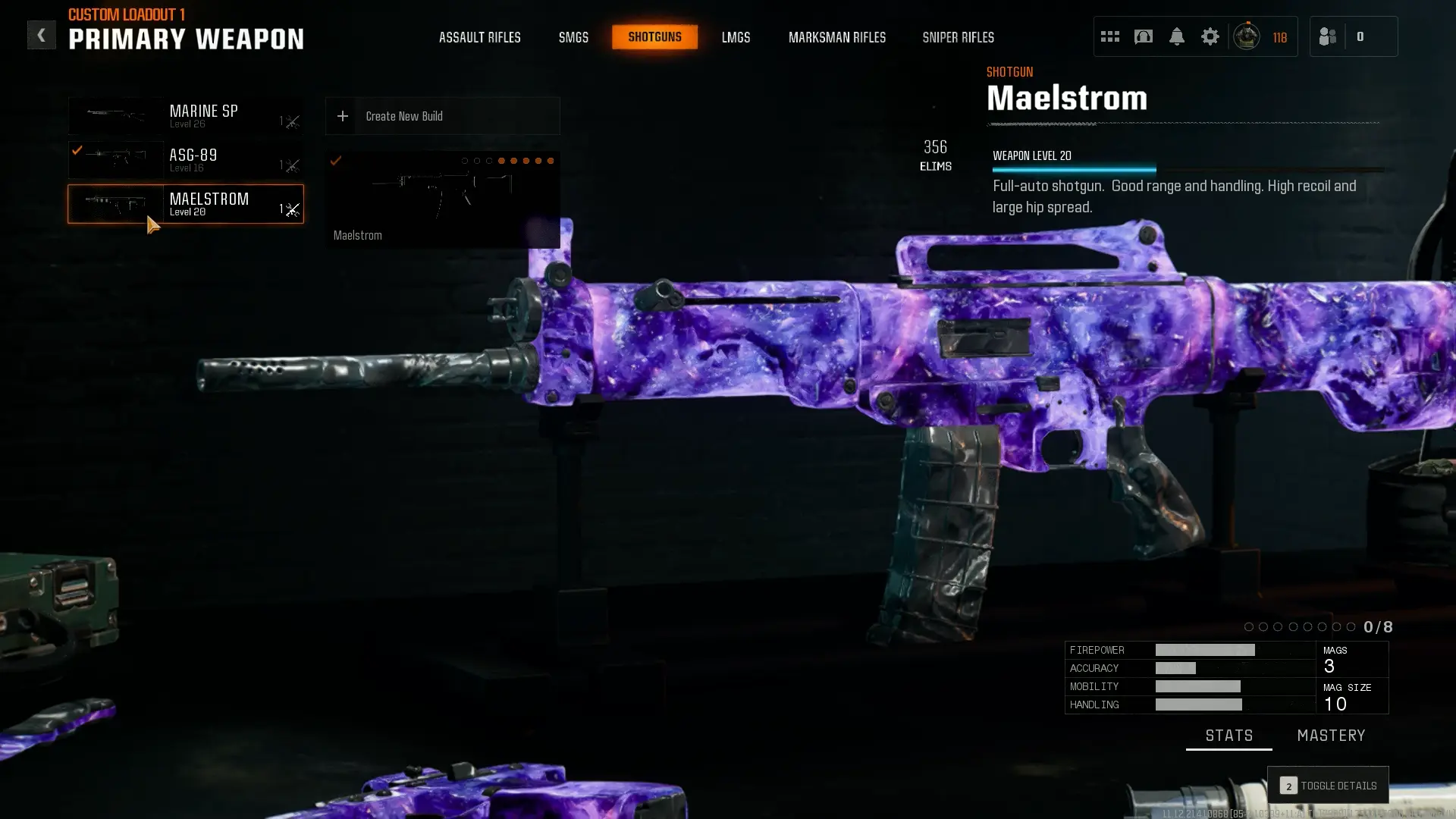
Task: Go back with the arrow button
Action: (41, 35)
